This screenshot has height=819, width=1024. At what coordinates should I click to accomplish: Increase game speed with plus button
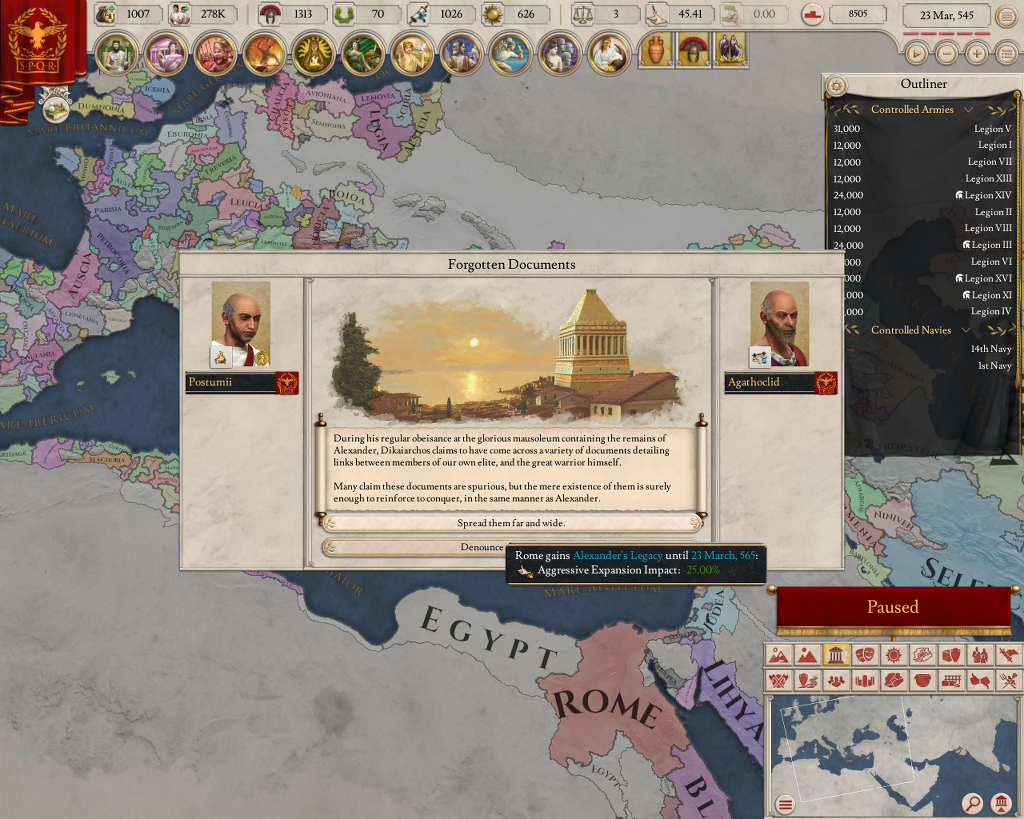click(x=976, y=54)
